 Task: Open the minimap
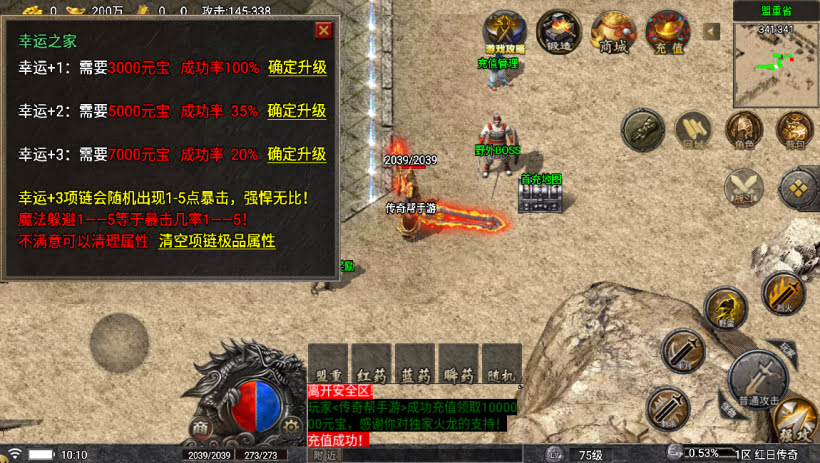coord(775,64)
